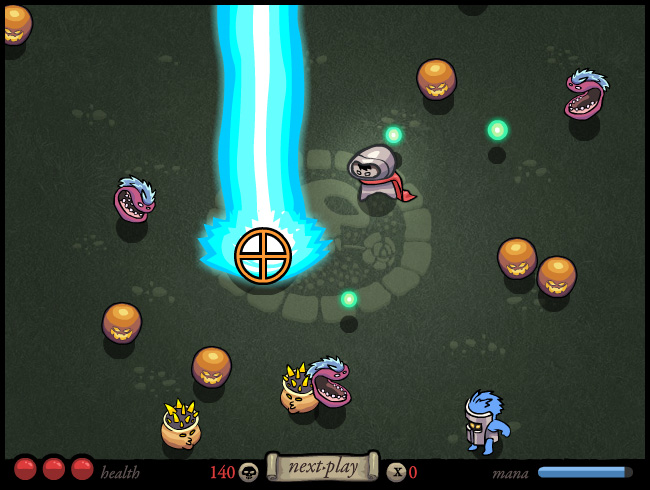Image resolution: width=650 pixels, height=490 pixels.
Task: Click the next-play scroll banner
Action: pos(322,467)
